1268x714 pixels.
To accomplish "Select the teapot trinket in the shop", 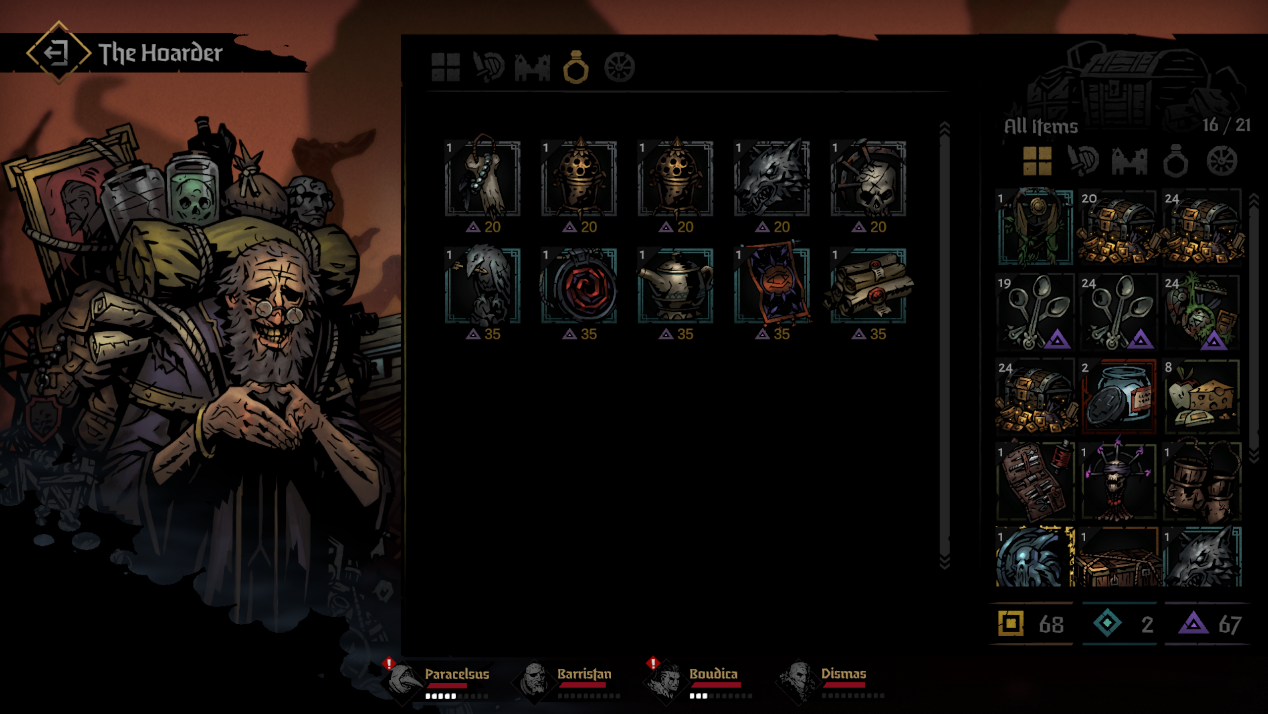I will point(675,286).
